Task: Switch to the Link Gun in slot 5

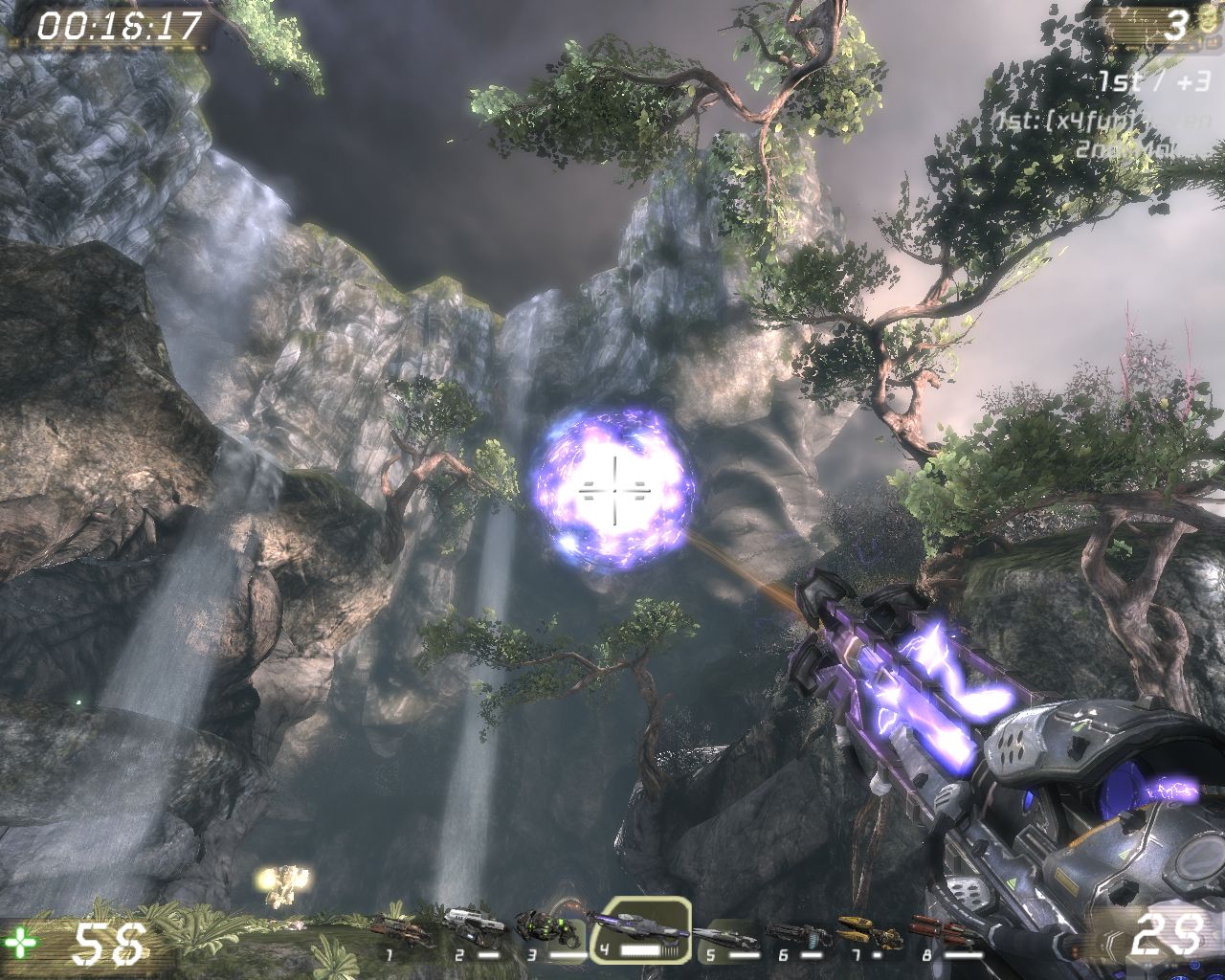Action: pos(724,932)
